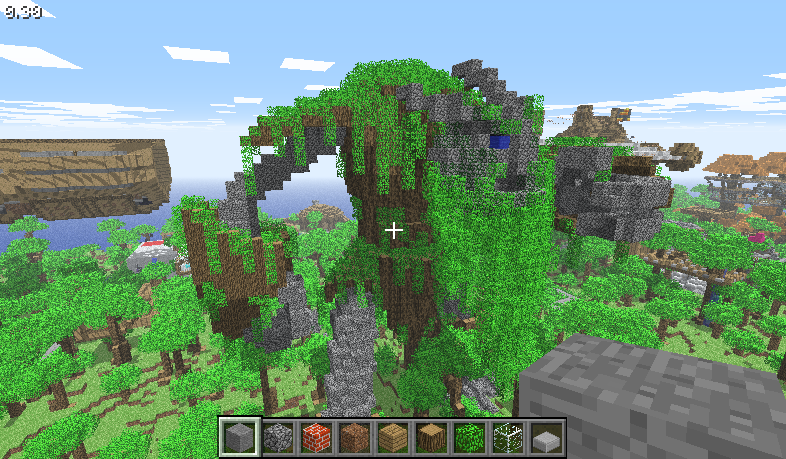Select the red brick block slot

coord(315,437)
